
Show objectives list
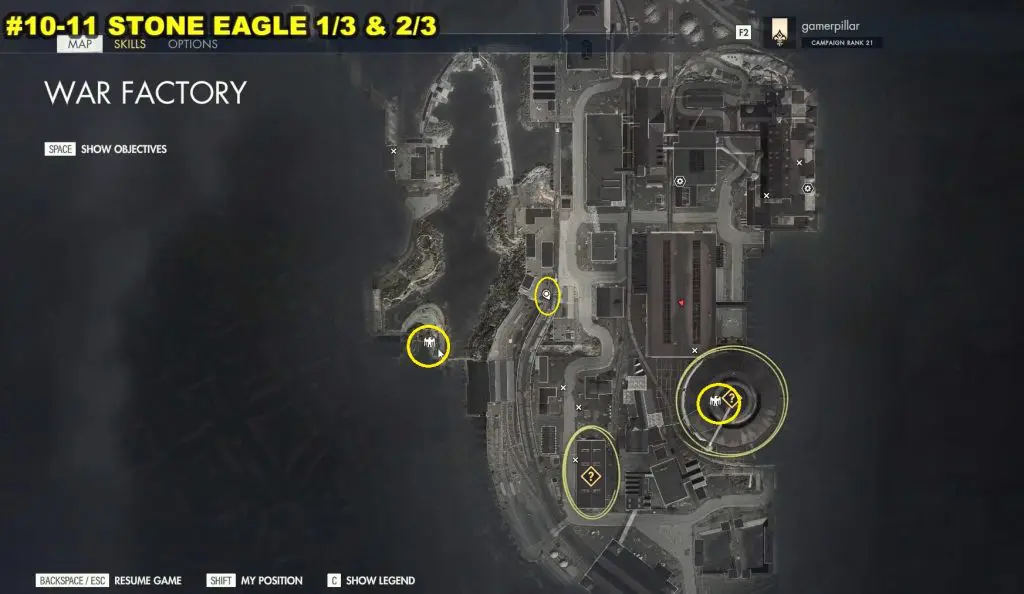tap(106, 149)
